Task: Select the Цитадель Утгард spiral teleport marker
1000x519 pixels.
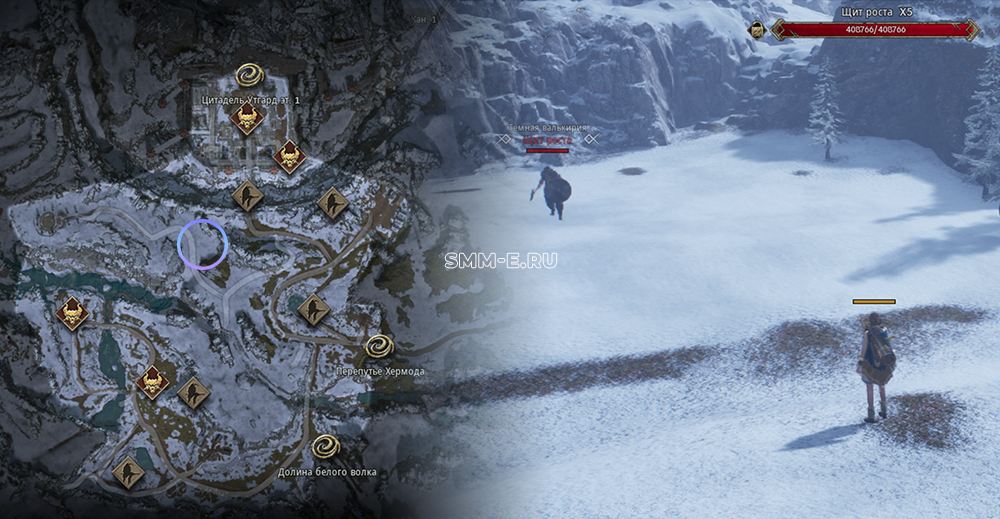Action: coord(249,76)
